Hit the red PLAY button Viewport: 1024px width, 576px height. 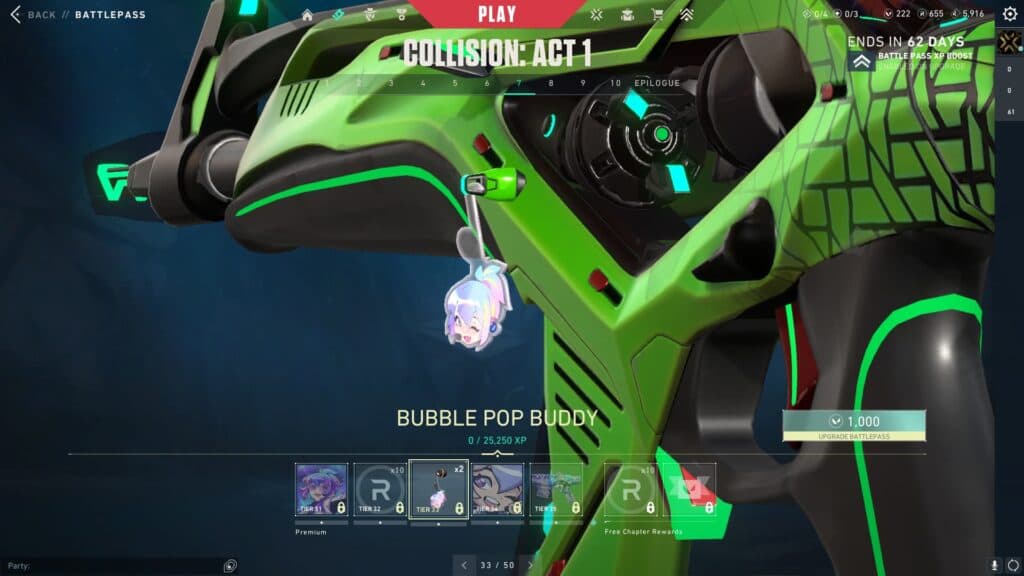[x=497, y=14]
